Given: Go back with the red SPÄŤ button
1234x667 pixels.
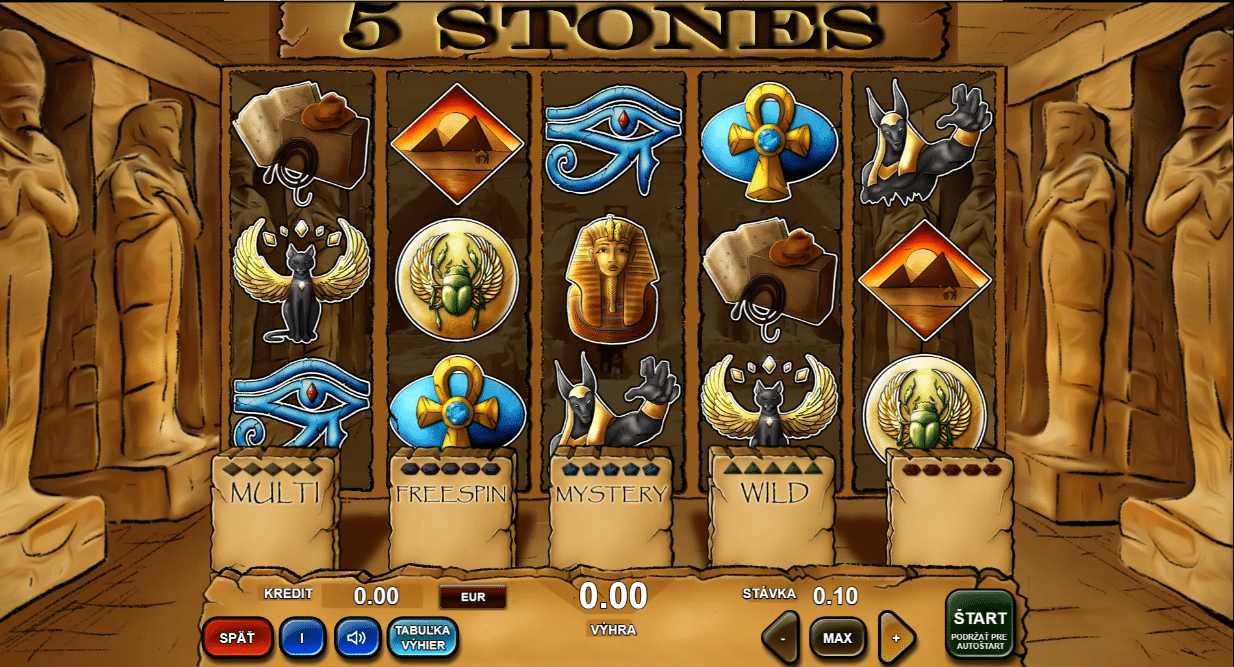Looking at the screenshot, I should coord(237,637).
